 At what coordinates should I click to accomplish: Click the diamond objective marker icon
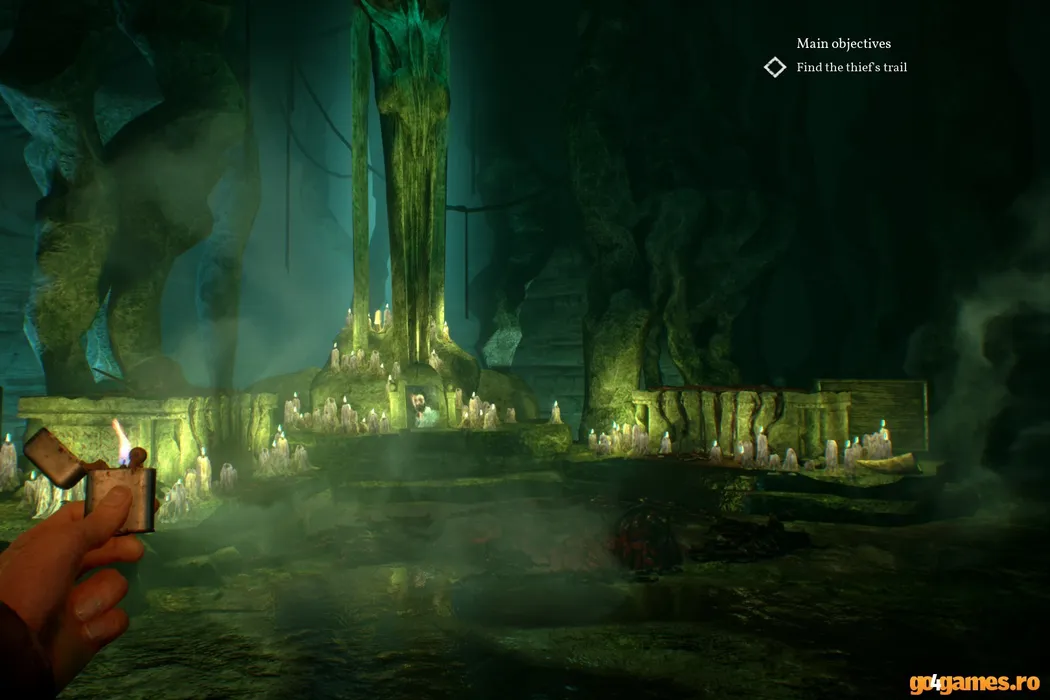(x=775, y=68)
